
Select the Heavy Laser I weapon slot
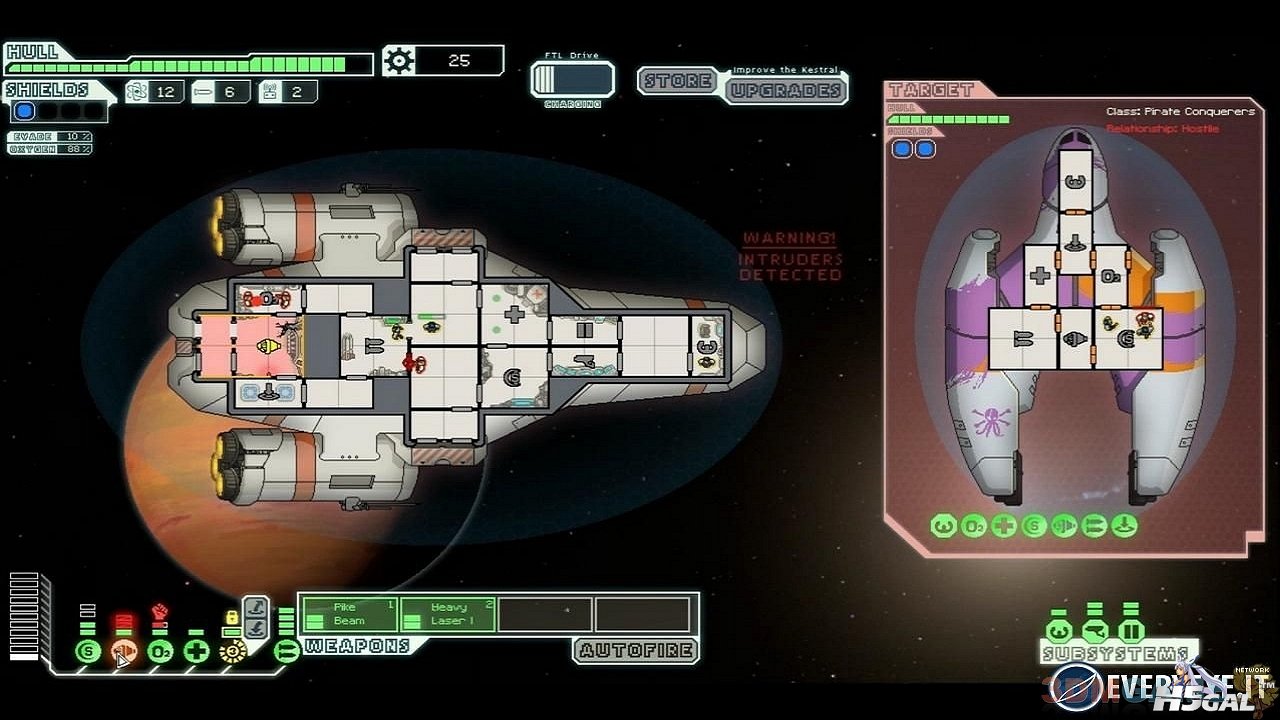[446, 614]
